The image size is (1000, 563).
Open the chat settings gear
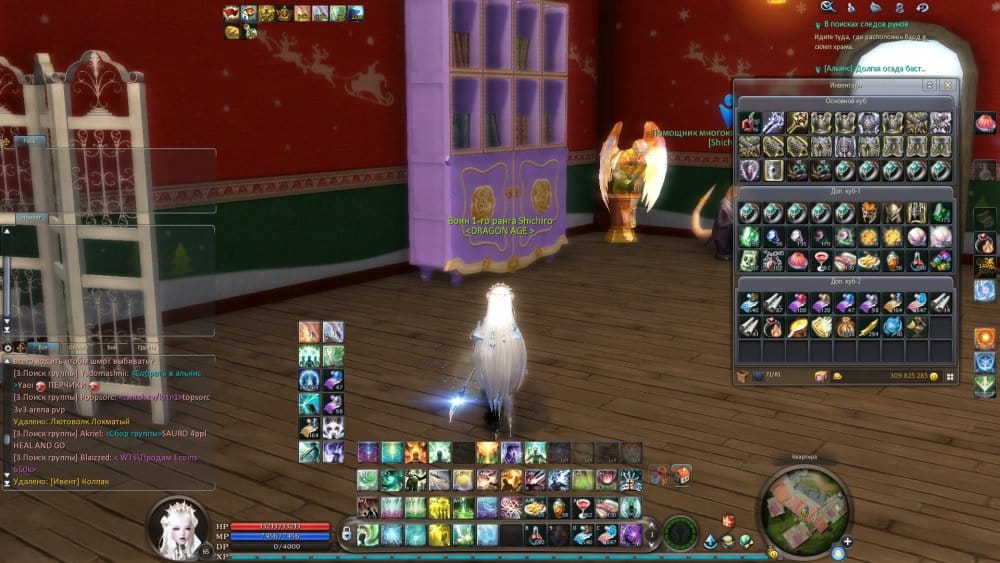(x=9, y=348)
